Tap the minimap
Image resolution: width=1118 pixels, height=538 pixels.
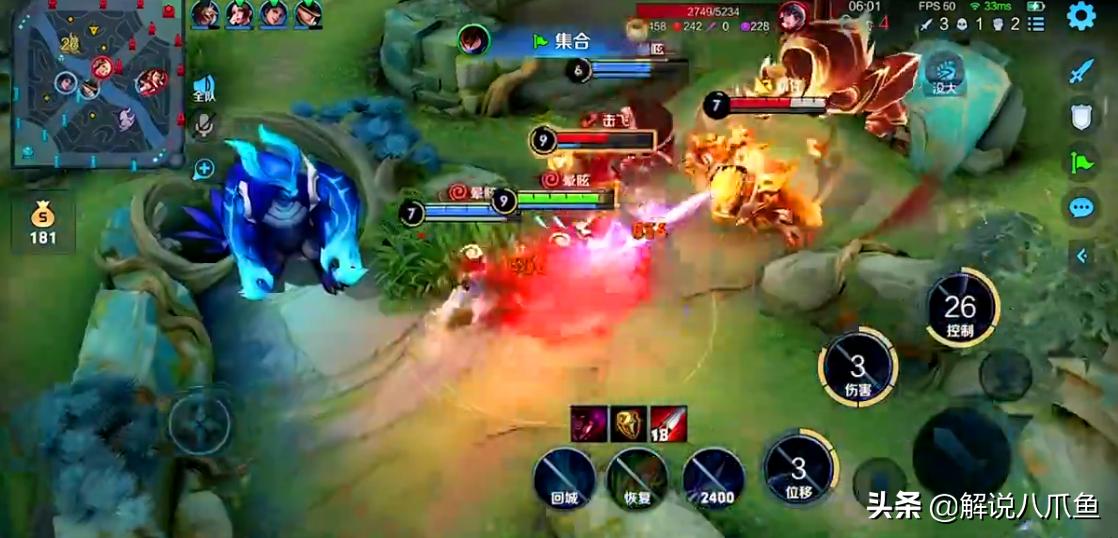click(97, 82)
